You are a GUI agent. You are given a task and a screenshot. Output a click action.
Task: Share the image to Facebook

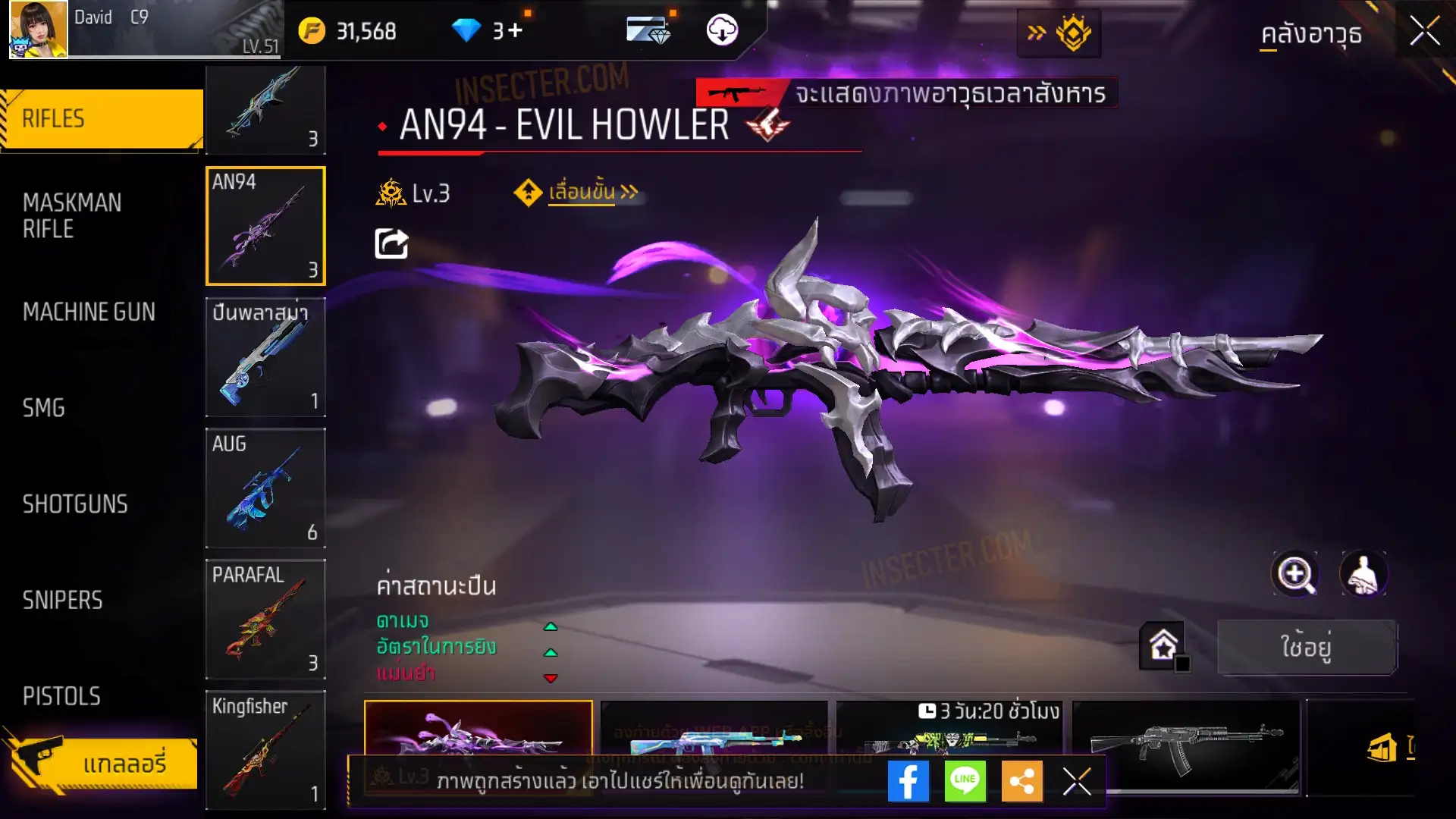click(908, 781)
